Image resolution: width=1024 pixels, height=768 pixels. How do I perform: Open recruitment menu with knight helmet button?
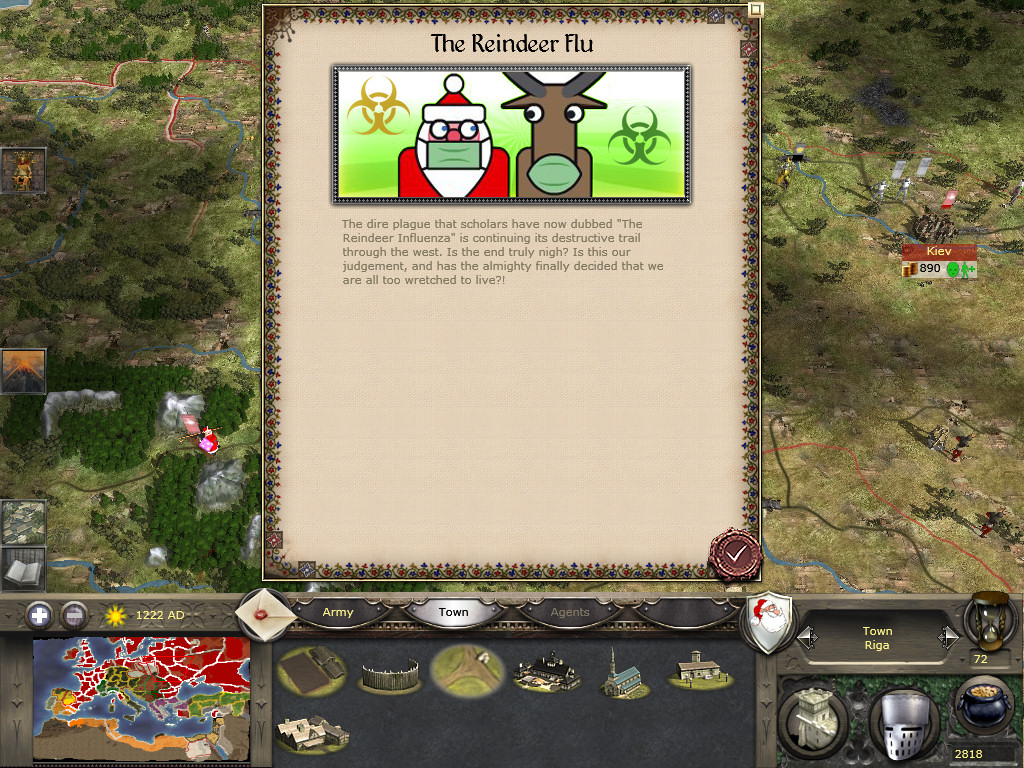tap(903, 722)
